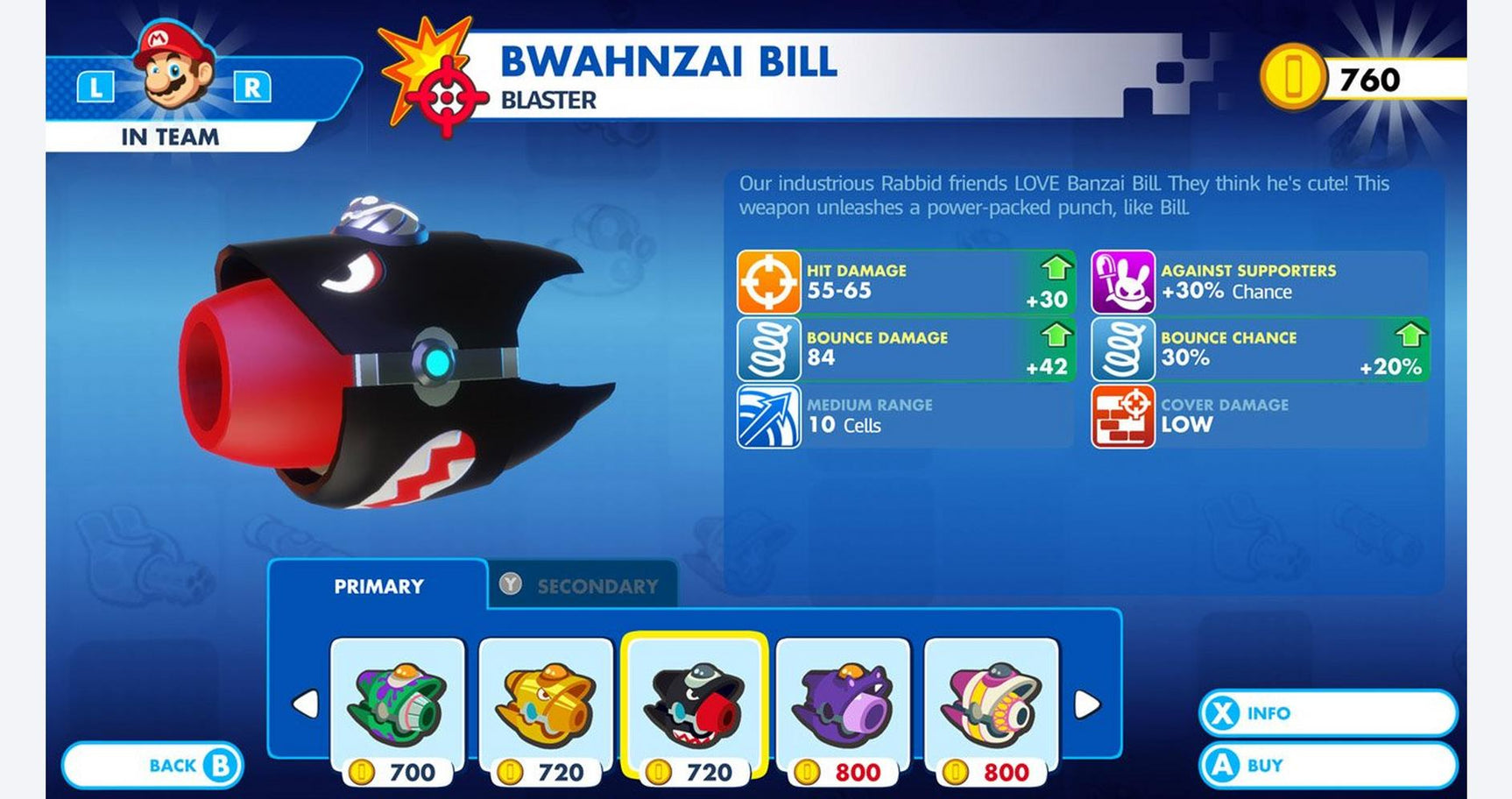Switch to the Secondary weapons tab
Viewport: 1512px width, 799px height.
point(582,585)
